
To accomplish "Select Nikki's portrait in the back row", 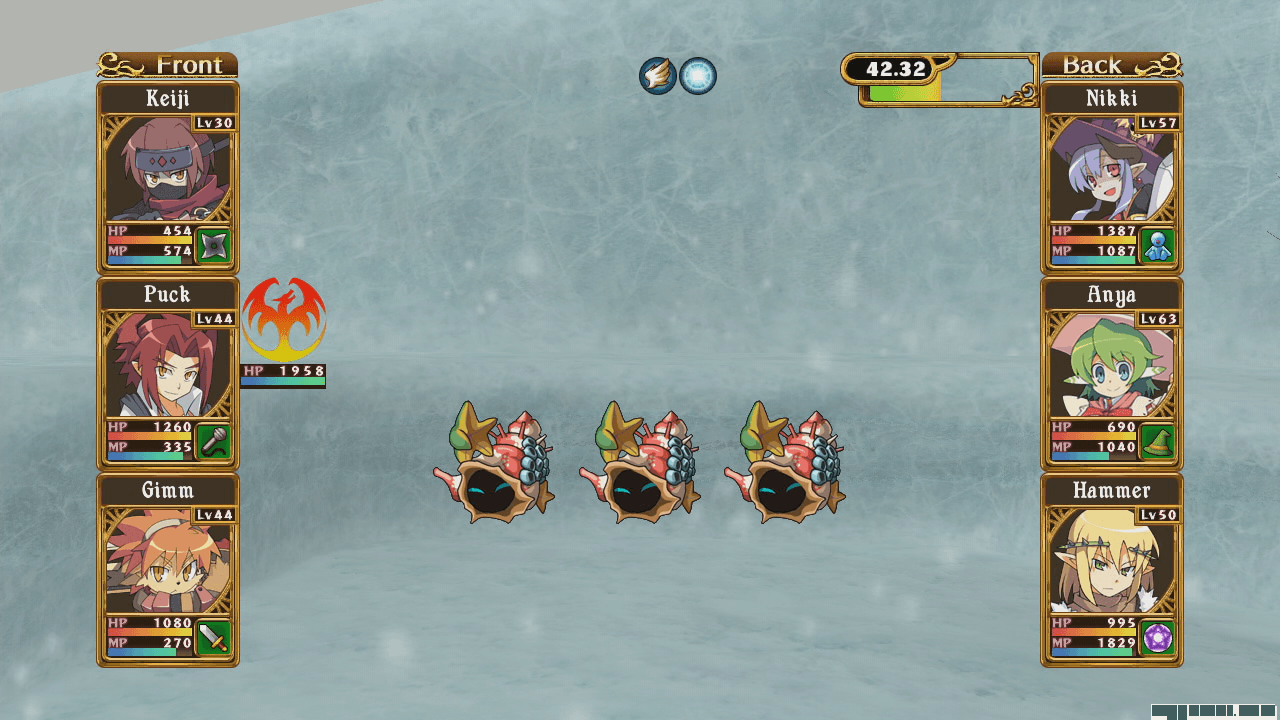I will pyautogui.click(x=1111, y=168).
